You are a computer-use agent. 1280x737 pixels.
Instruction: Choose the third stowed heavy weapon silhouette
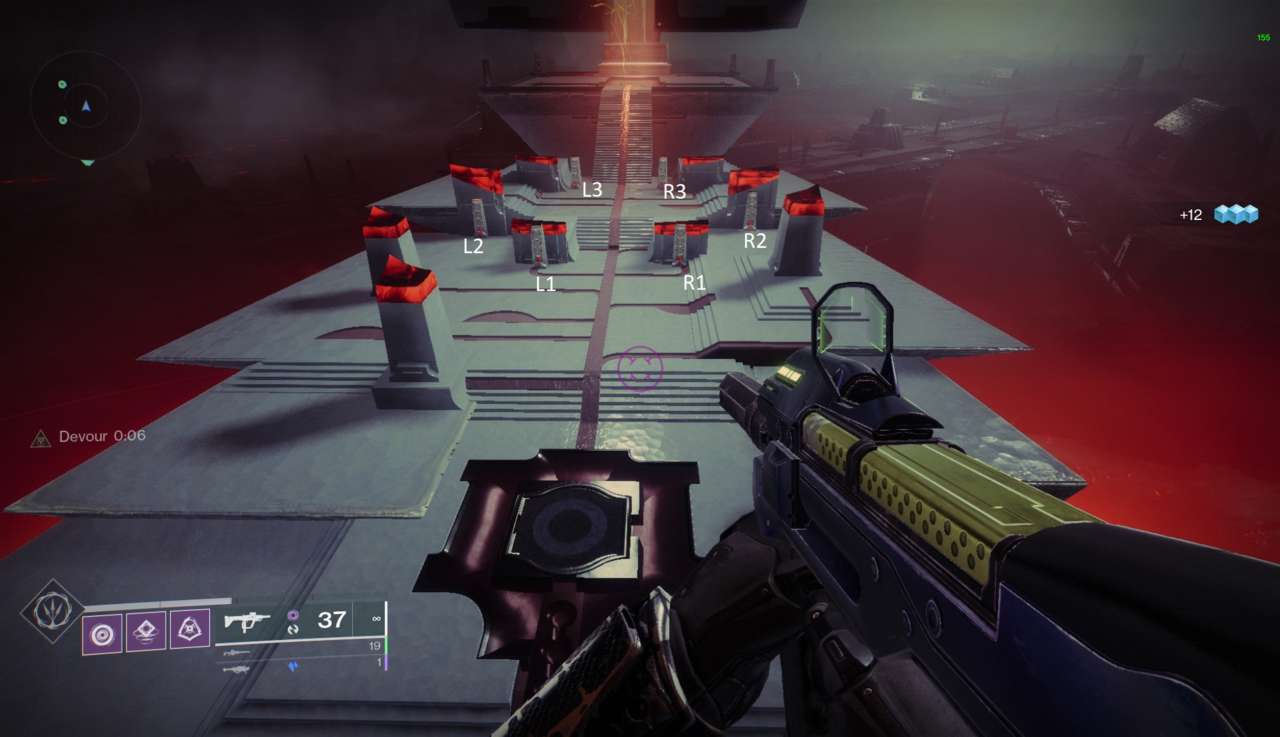point(237,667)
